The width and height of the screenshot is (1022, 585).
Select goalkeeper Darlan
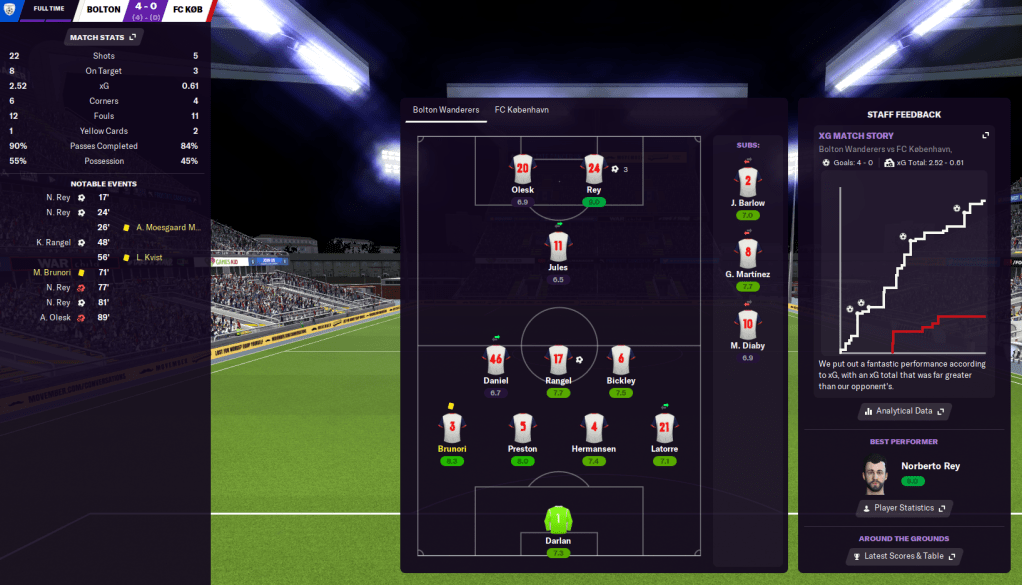coord(558,520)
